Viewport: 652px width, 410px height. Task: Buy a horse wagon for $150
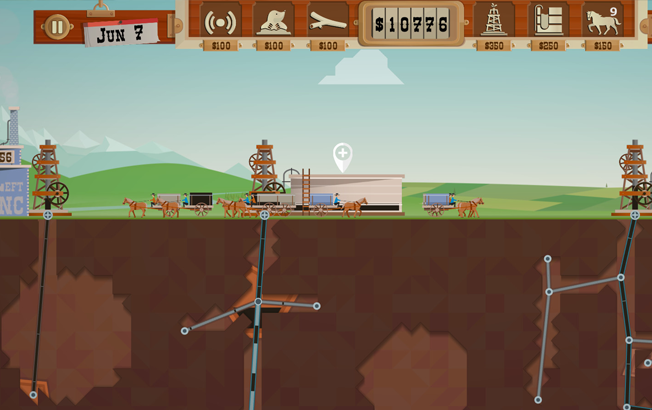pos(602,21)
